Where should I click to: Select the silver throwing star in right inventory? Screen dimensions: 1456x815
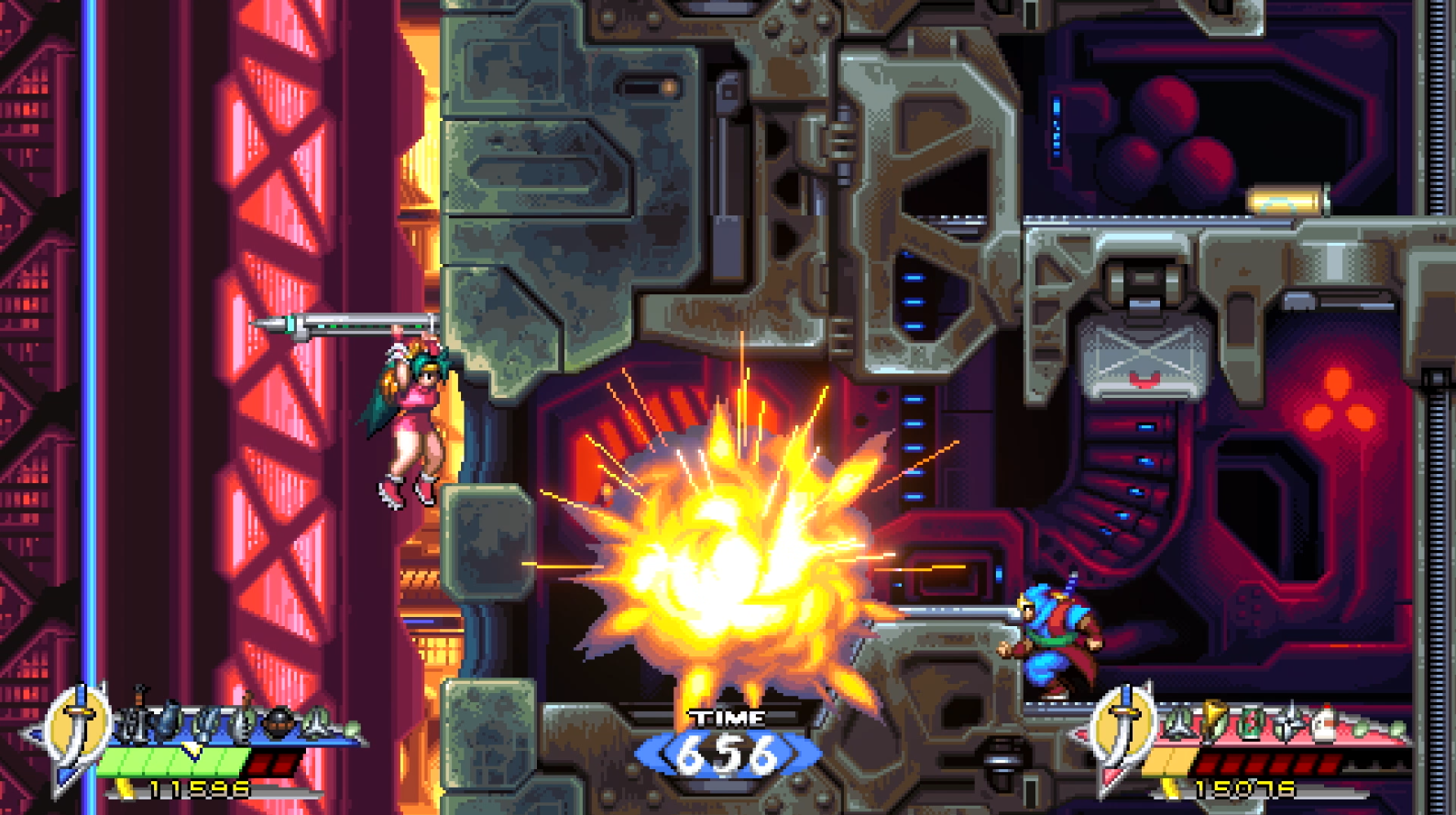[1291, 721]
